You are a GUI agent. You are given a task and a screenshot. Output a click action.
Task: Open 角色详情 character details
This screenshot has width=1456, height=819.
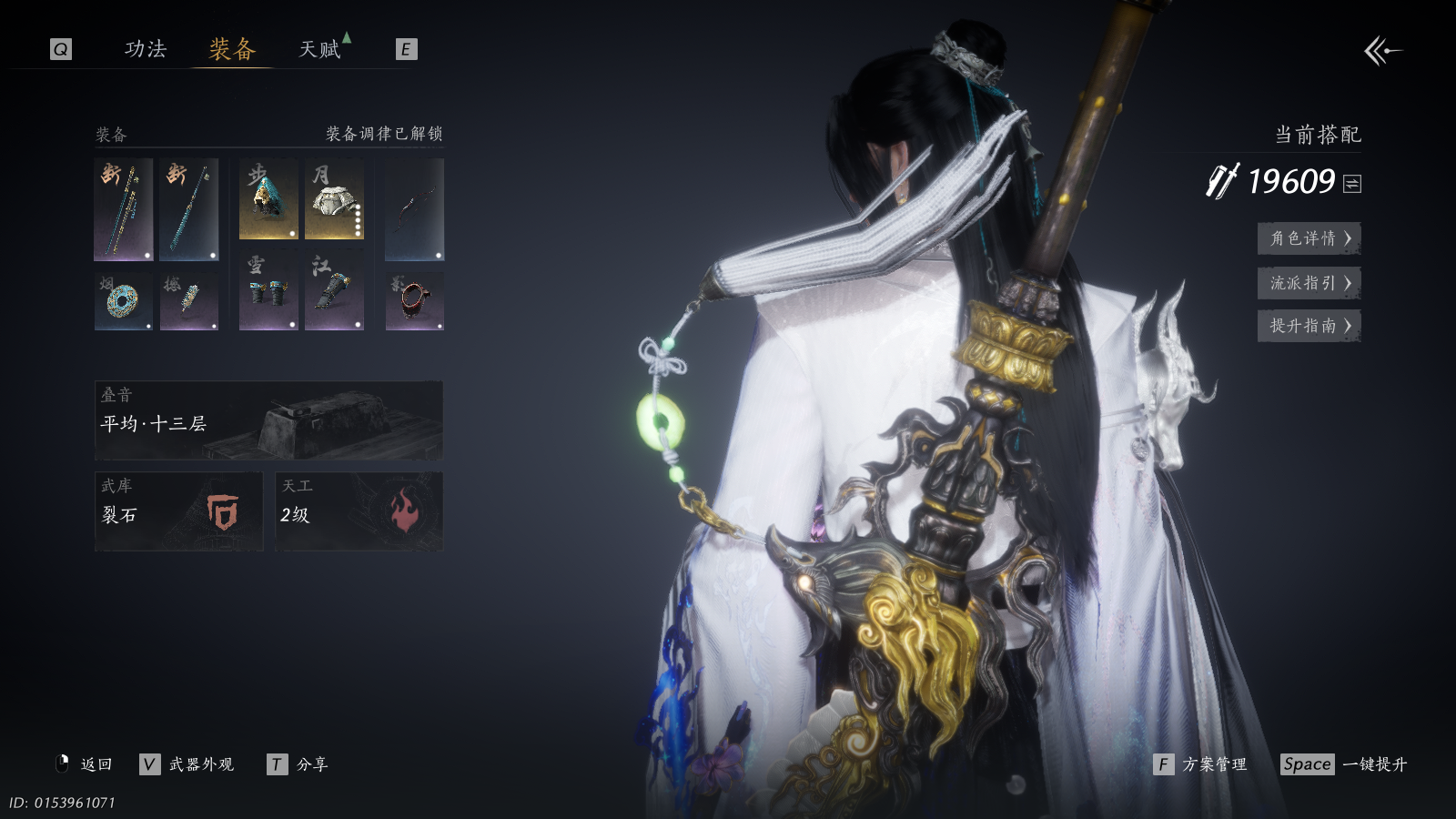click(x=1309, y=238)
